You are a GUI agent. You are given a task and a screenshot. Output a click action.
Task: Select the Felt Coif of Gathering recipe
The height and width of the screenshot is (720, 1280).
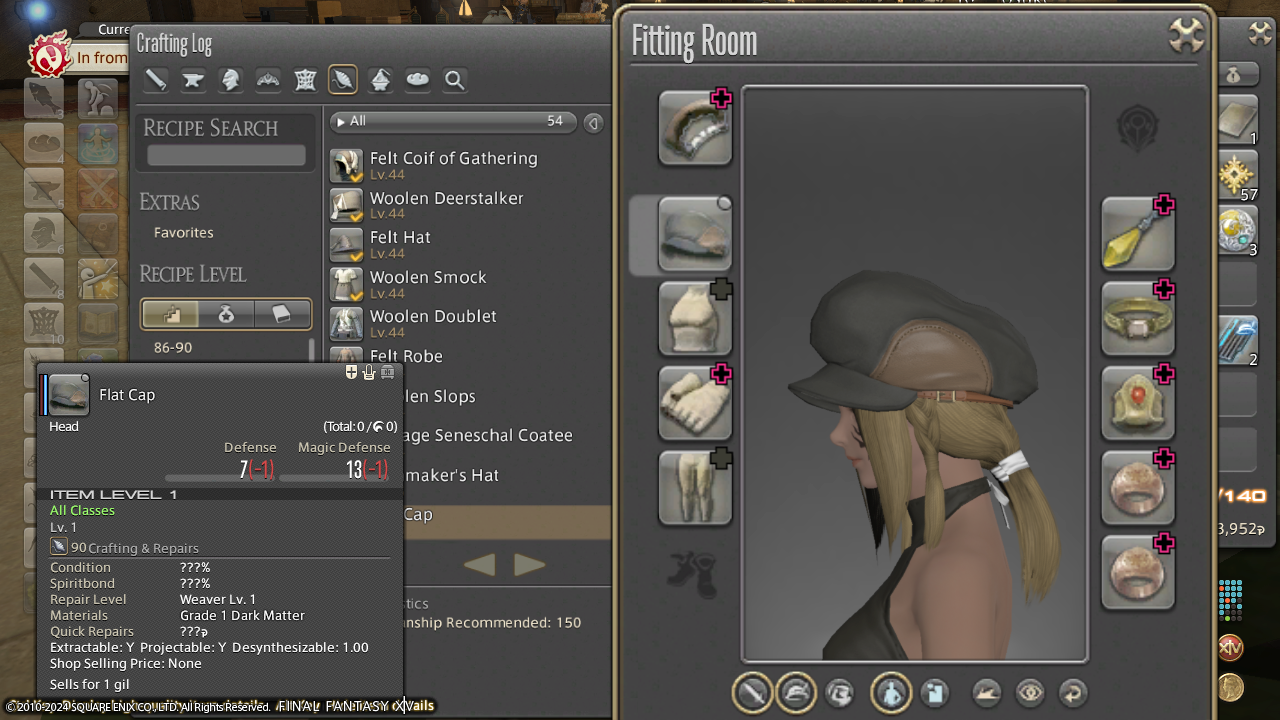tap(453, 159)
